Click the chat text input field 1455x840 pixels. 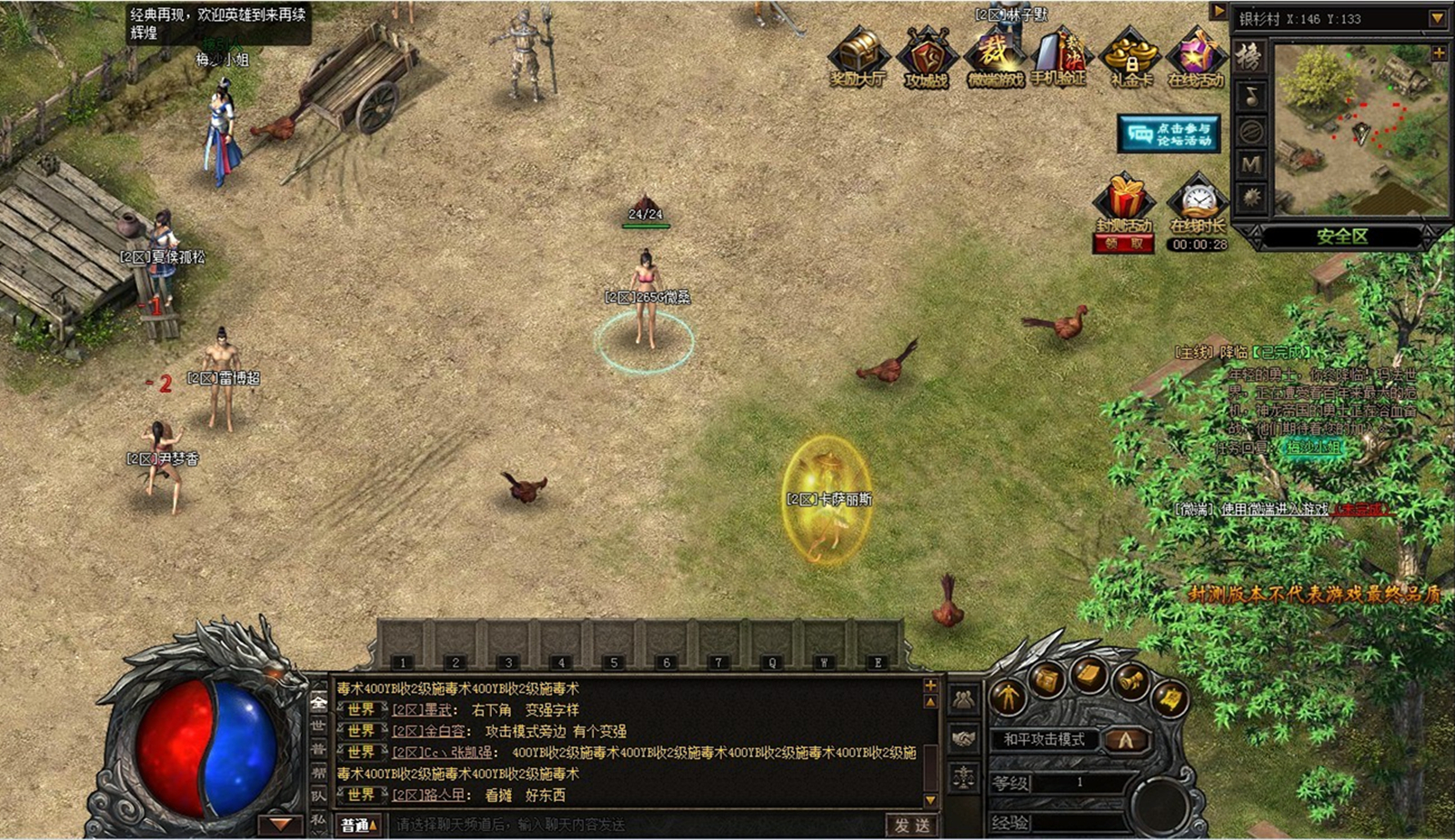pyautogui.click(x=637, y=825)
